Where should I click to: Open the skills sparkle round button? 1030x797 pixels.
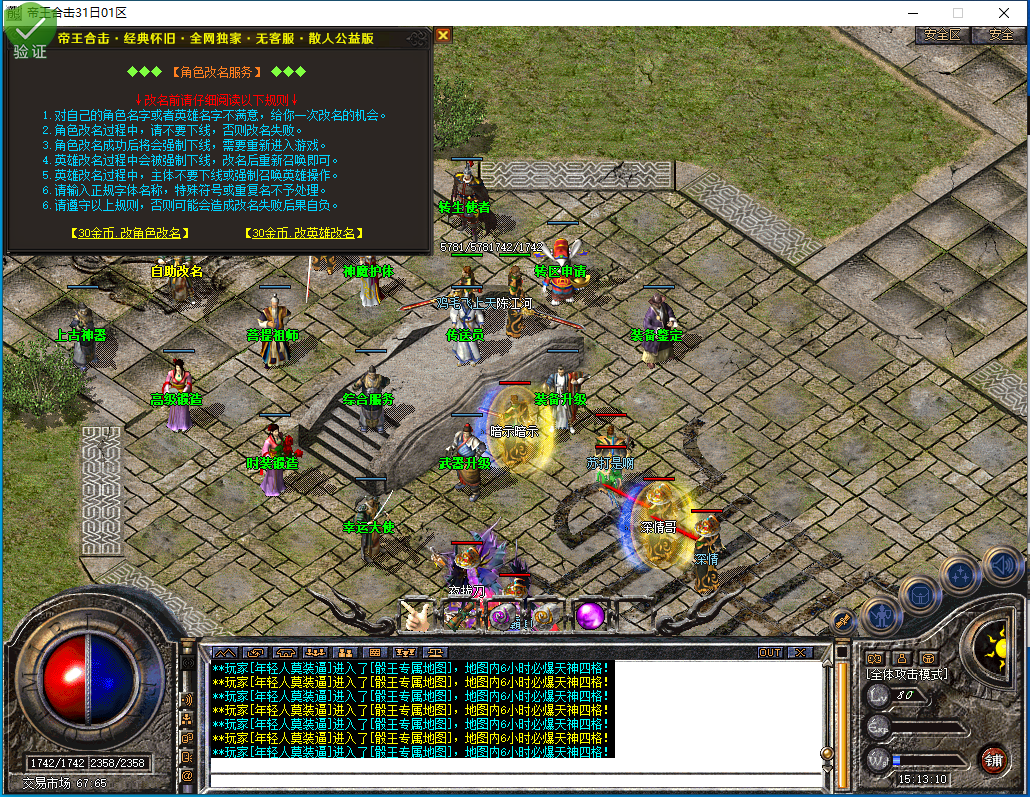click(x=961, y=574)
